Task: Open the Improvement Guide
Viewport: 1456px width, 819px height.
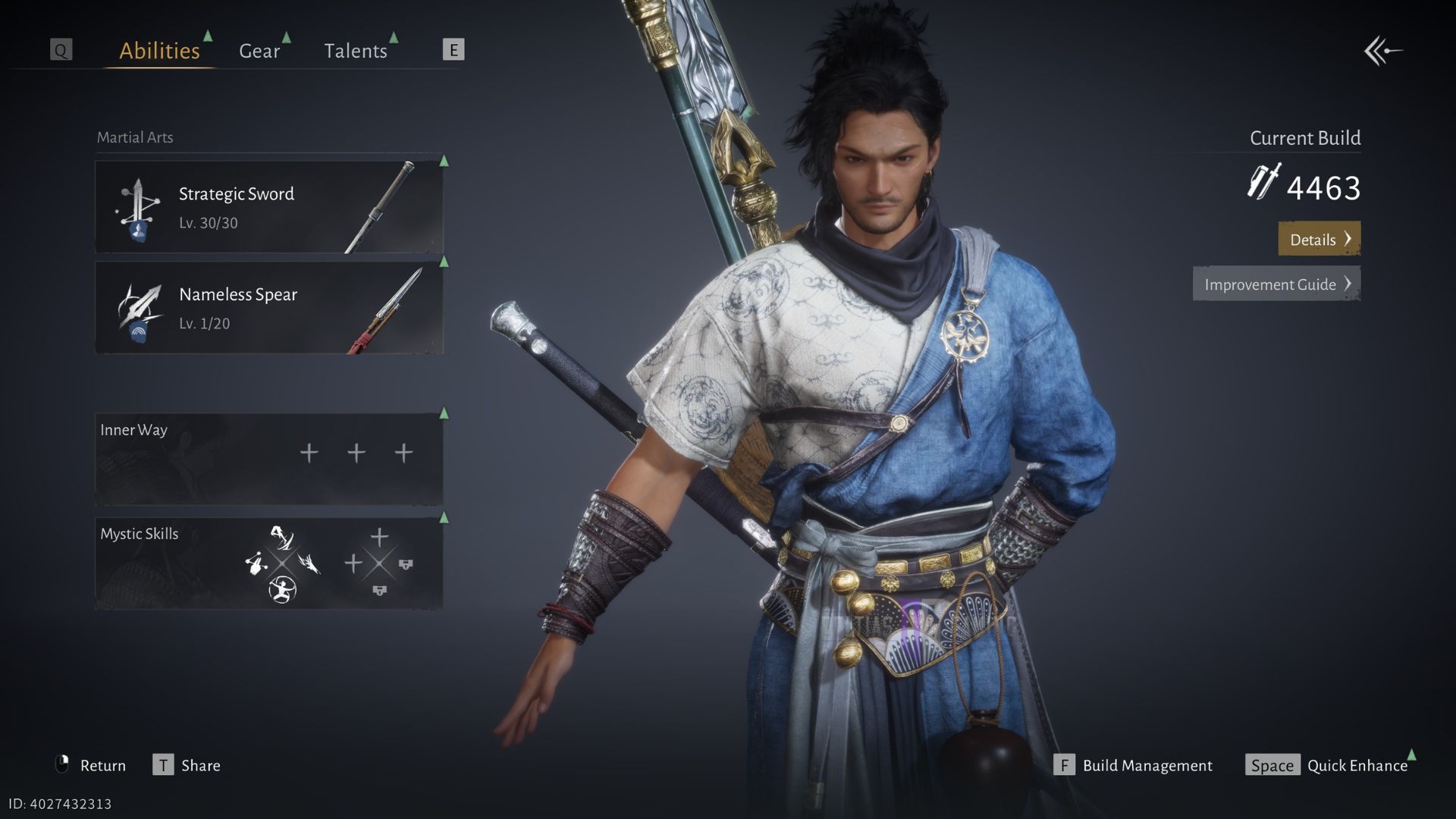Action: click(x=1276, y=284)
